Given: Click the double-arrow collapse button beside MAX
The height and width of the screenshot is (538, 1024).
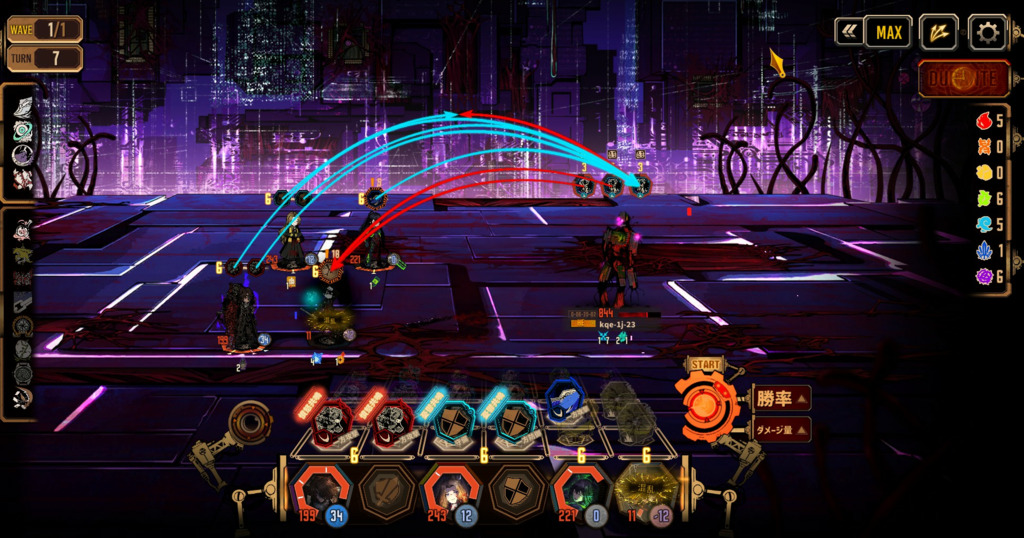Looking at the screenshot, I should click(849, 32).
